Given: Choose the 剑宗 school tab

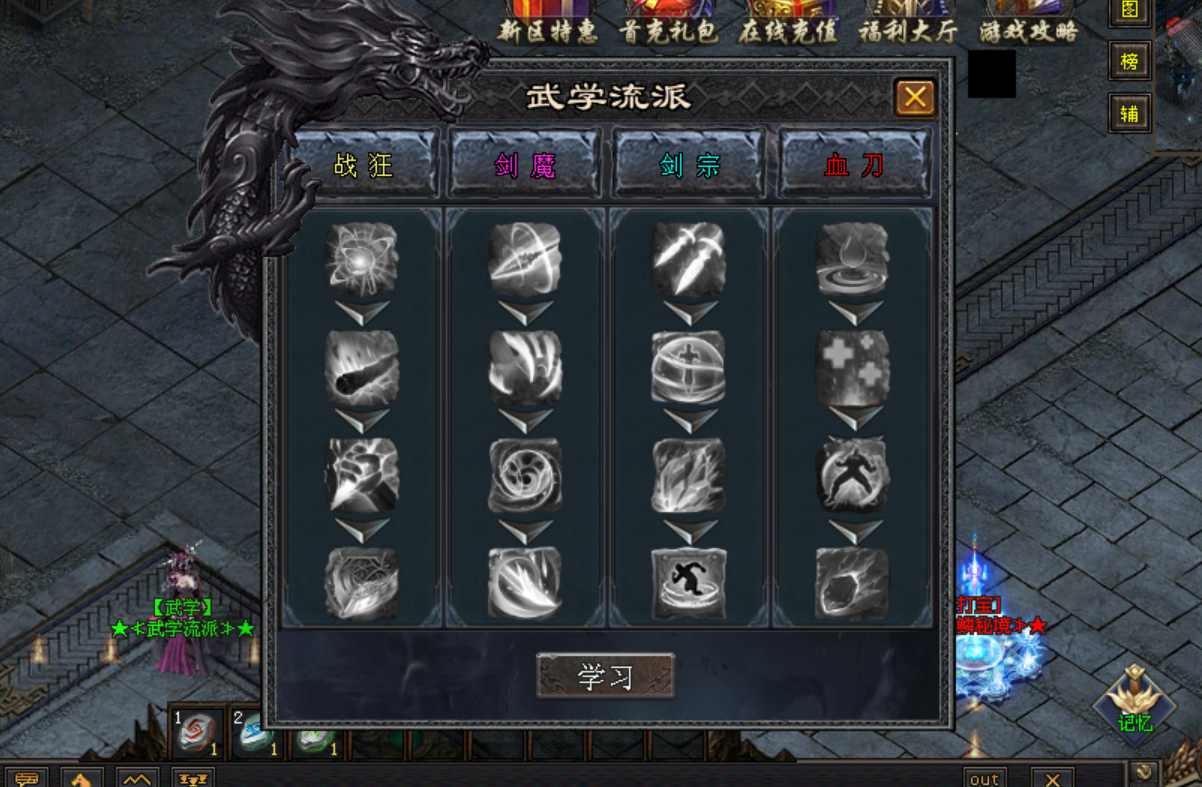Looking at the screenshot, I should [689, 165].
